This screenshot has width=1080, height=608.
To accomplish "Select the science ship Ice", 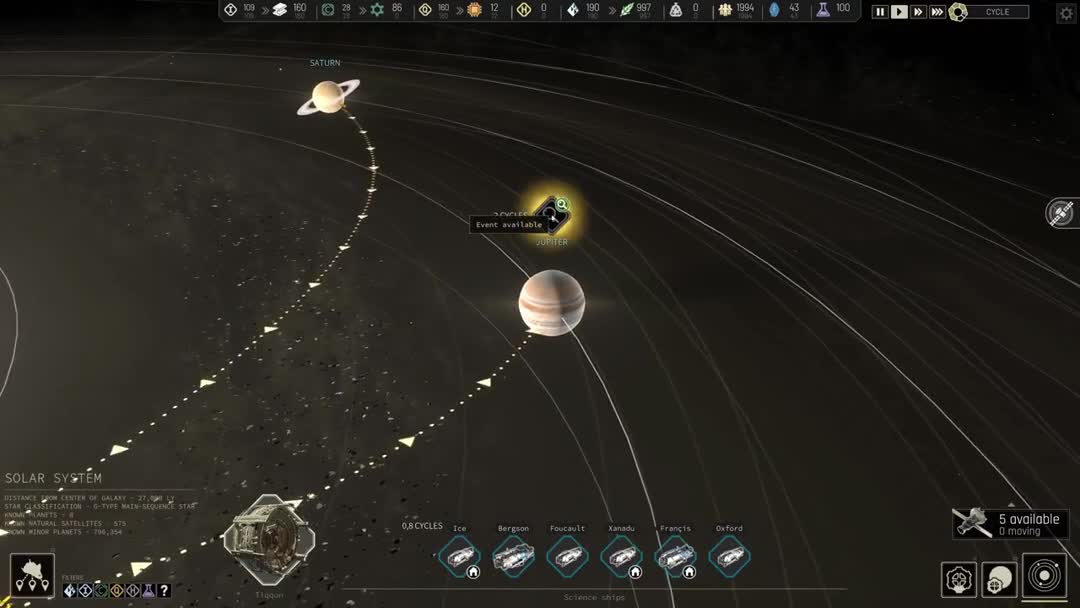I will pos(460,556).
